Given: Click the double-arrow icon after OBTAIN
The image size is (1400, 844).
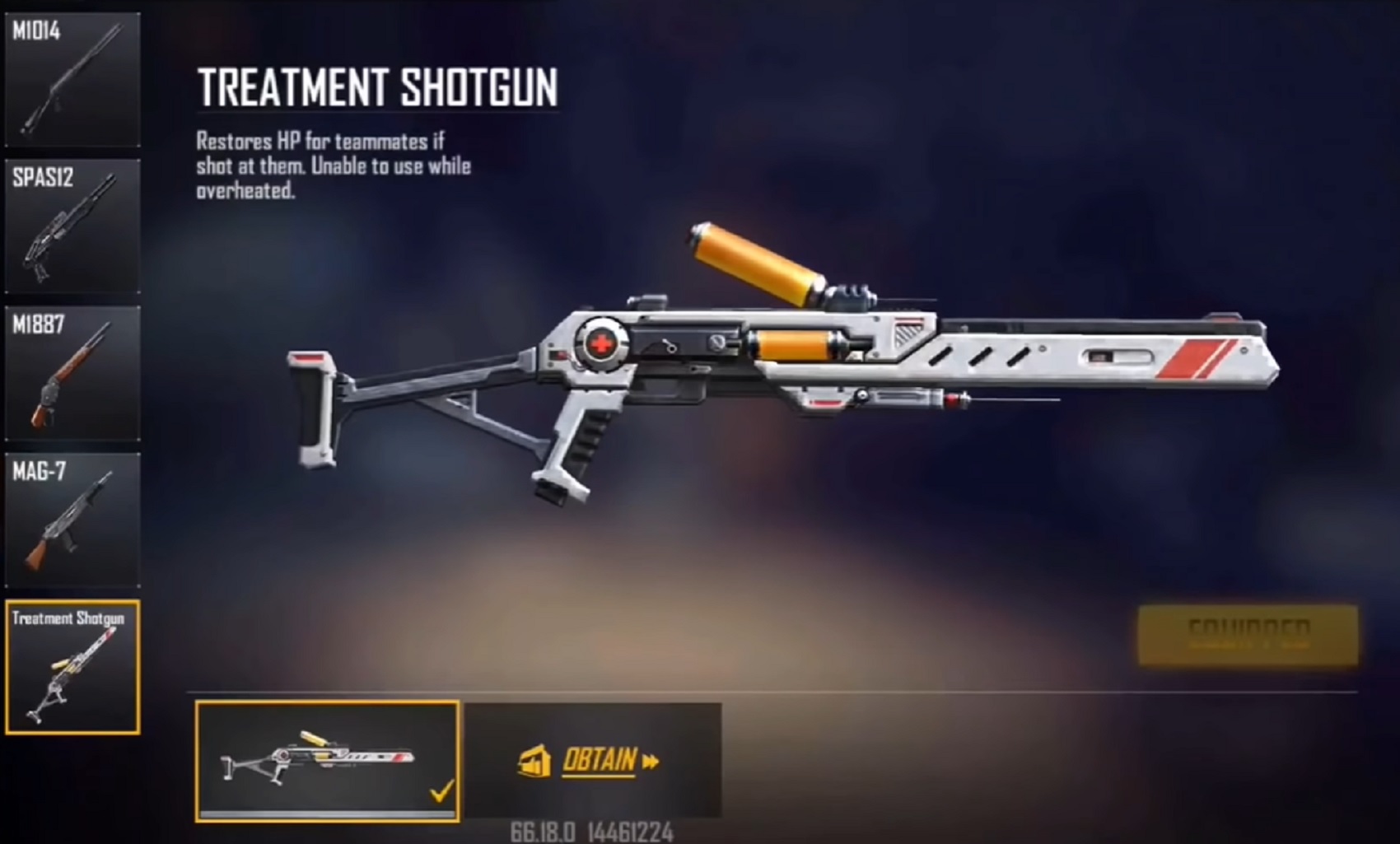Looking at the screenshot, I should [x=651, y=760].
